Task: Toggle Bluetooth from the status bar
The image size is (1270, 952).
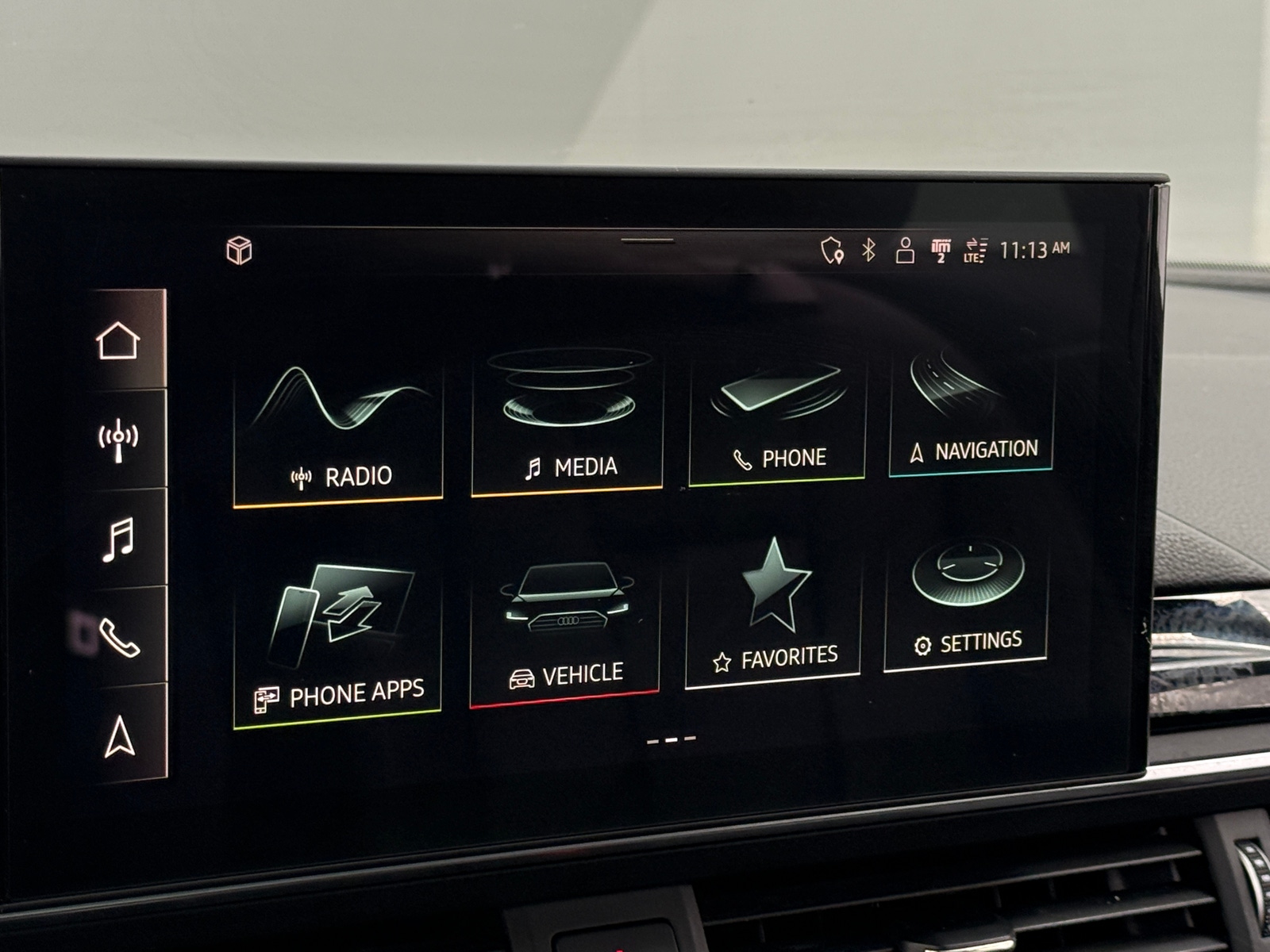Action: coord(868,250)
